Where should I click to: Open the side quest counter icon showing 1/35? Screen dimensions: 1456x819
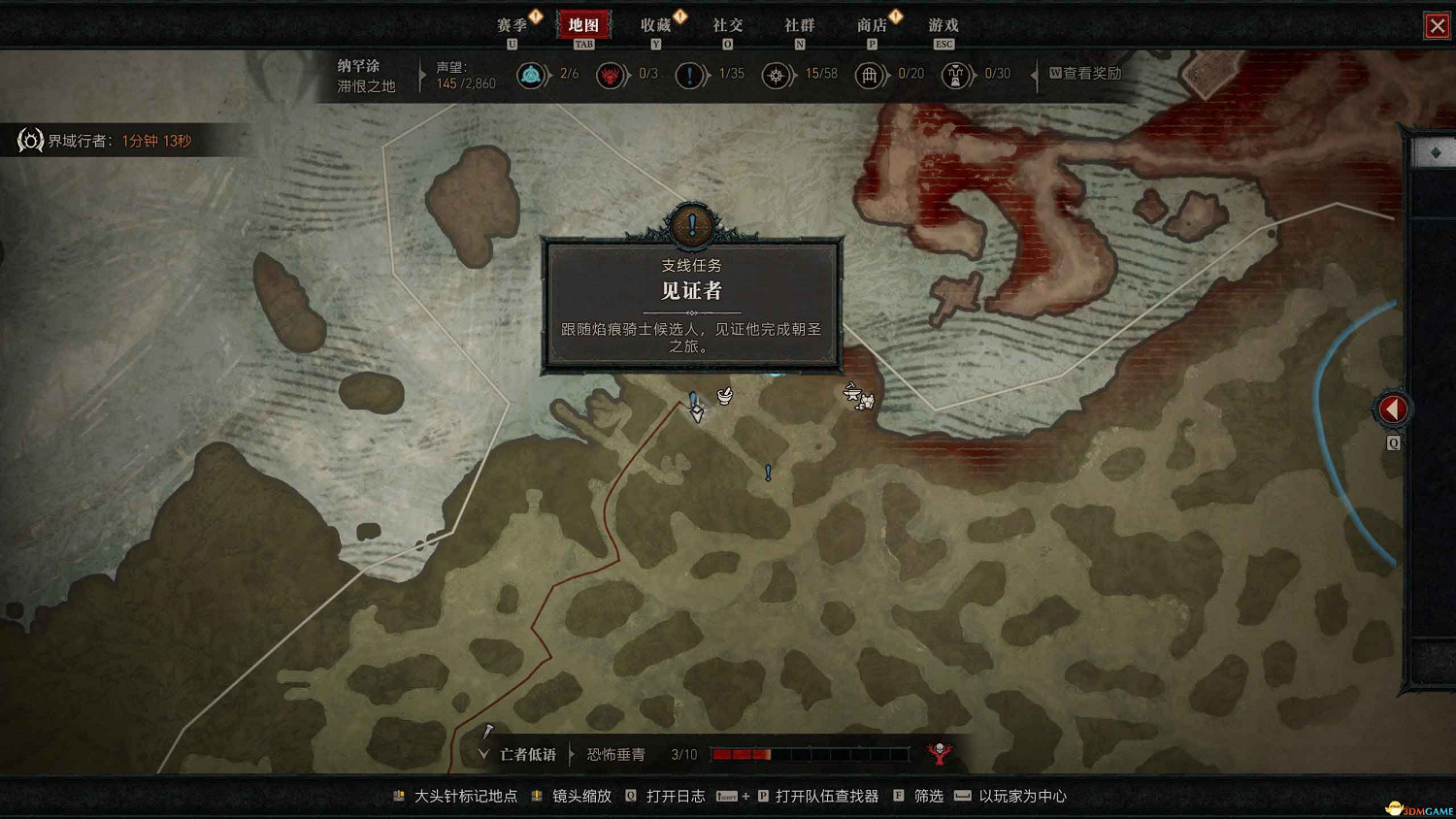click(x=691, y=75)
